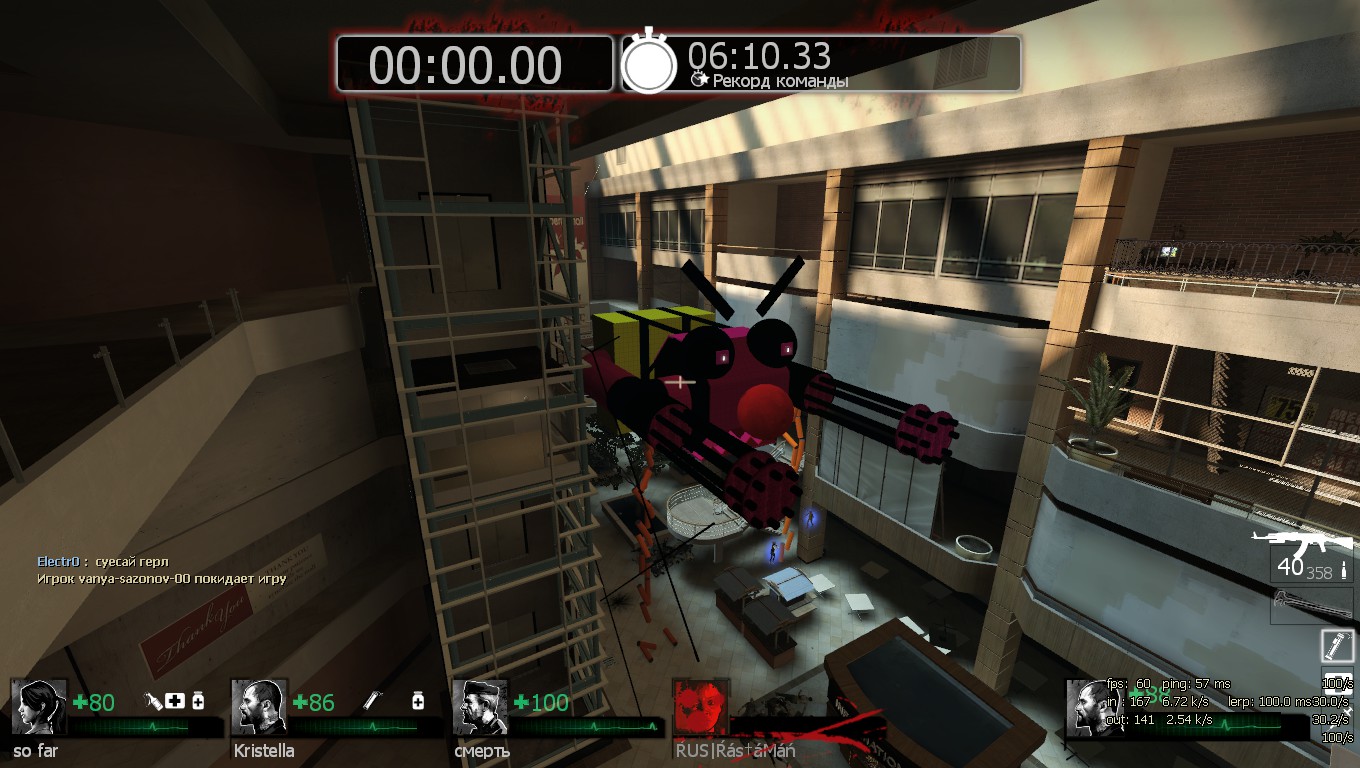Click teammate смерть's portrait
The image size is (1360, 768).
[480, 707]
